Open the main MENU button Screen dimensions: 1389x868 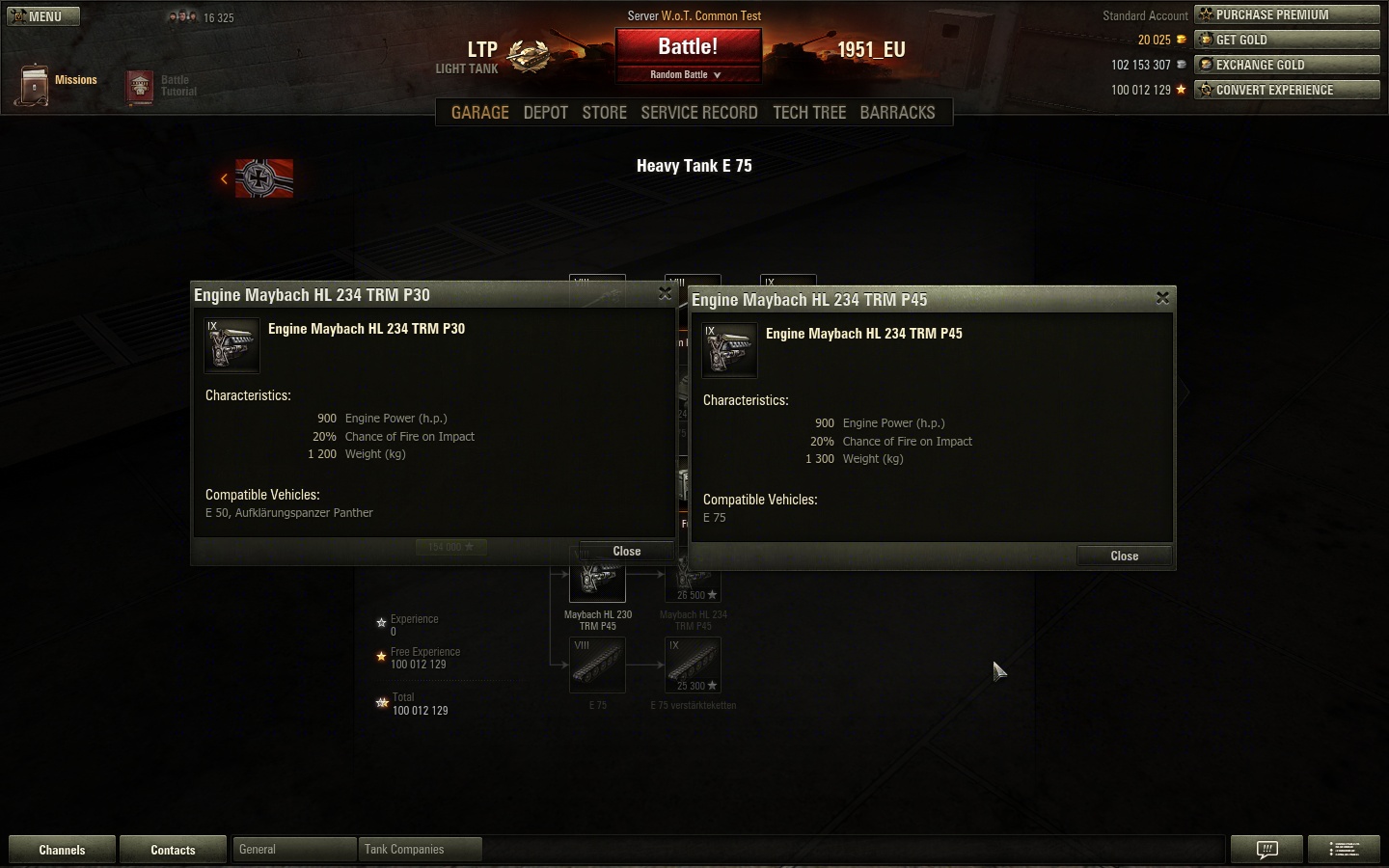(x=43, y=16)
